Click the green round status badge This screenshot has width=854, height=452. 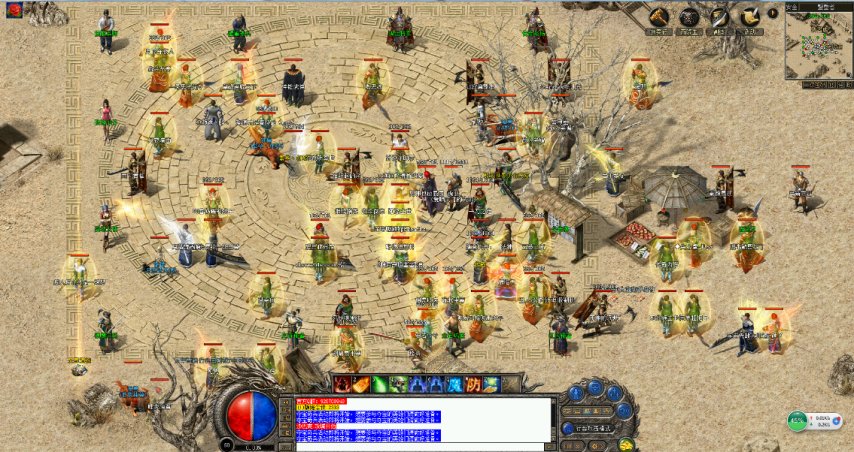(797, 421)
